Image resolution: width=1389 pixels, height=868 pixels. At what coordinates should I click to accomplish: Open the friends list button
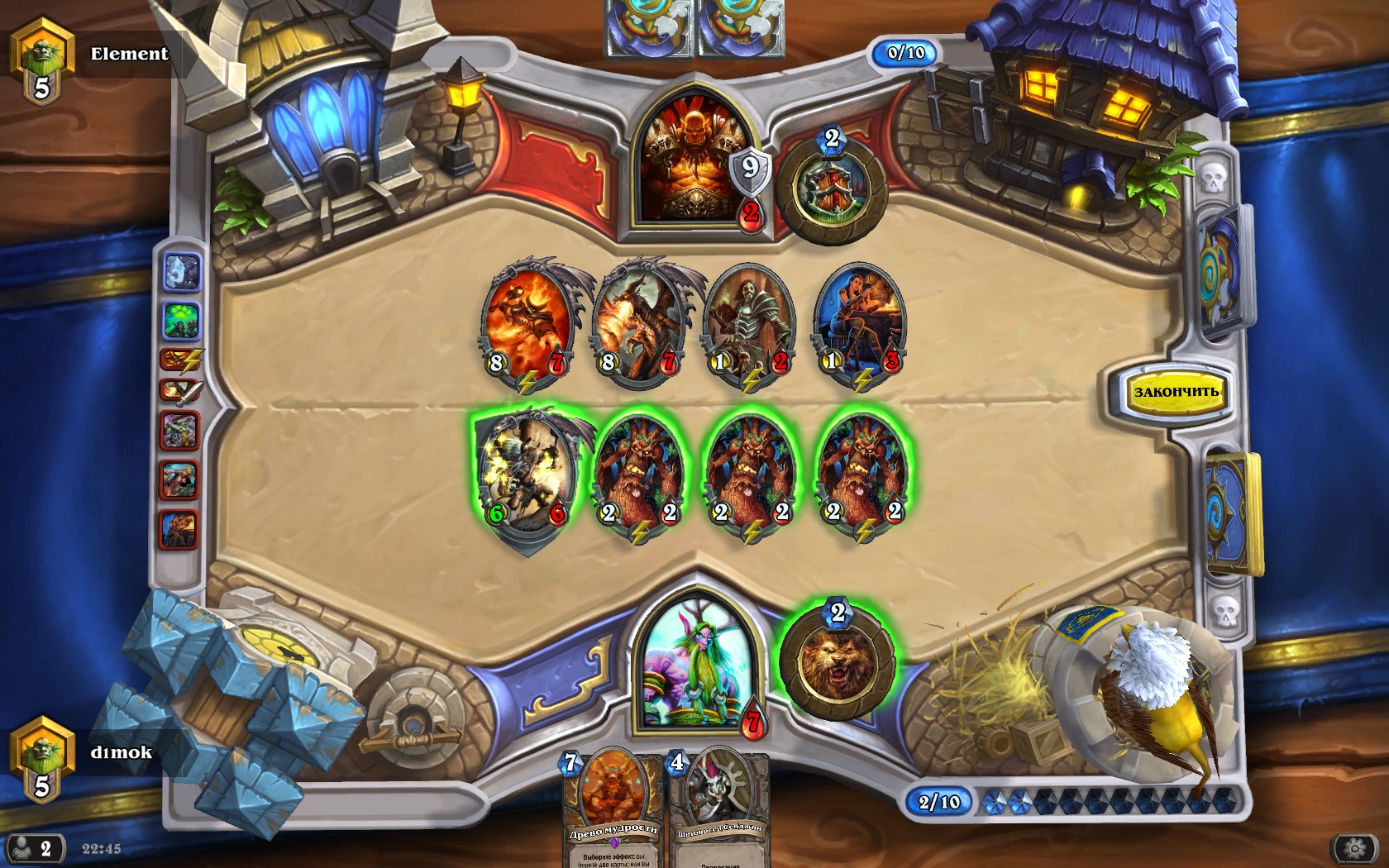coord(35,848)
